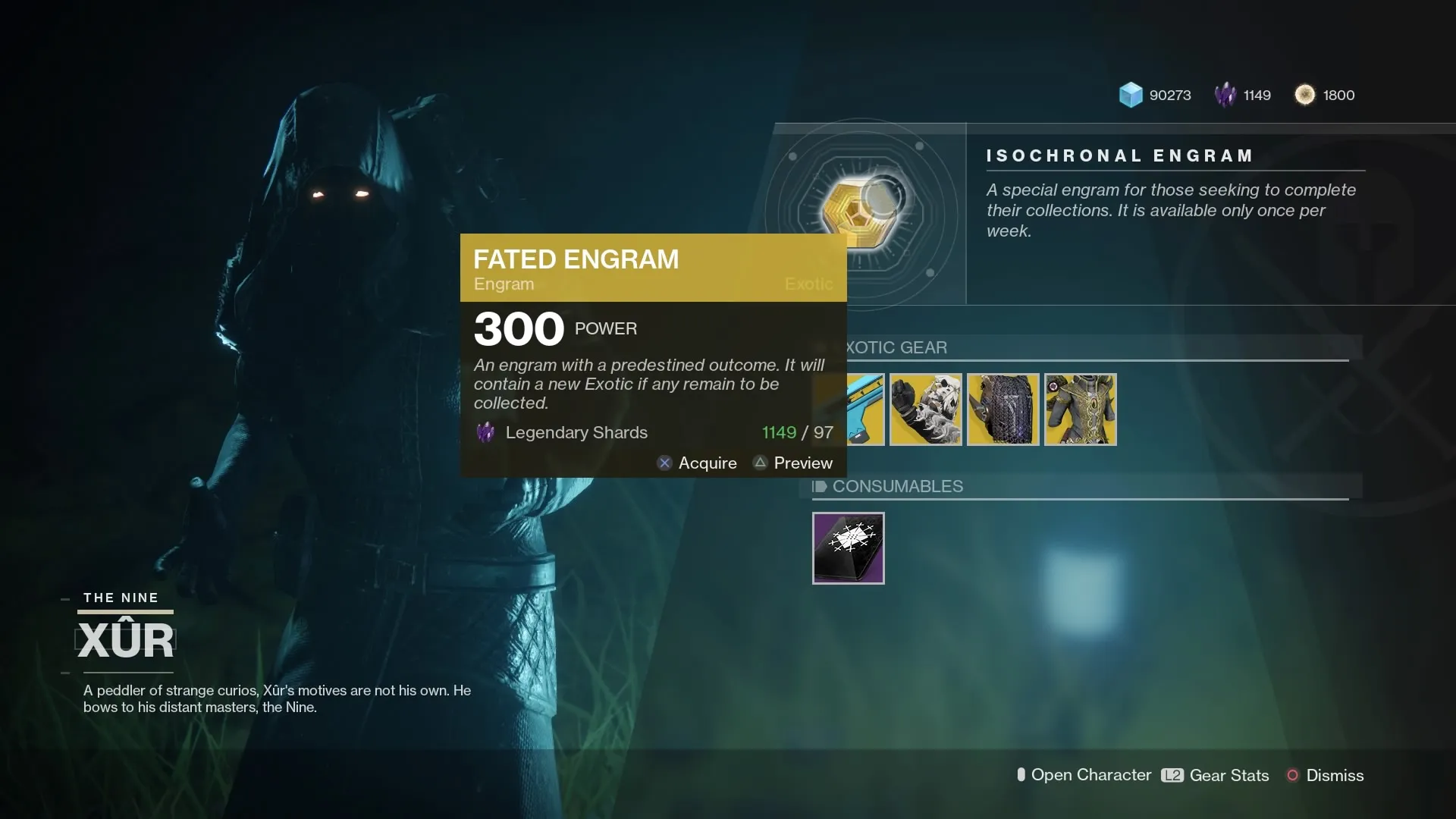Click the 1149/97 shard cost display
The image size is (1456, 819).
click(x=797, y=432)
